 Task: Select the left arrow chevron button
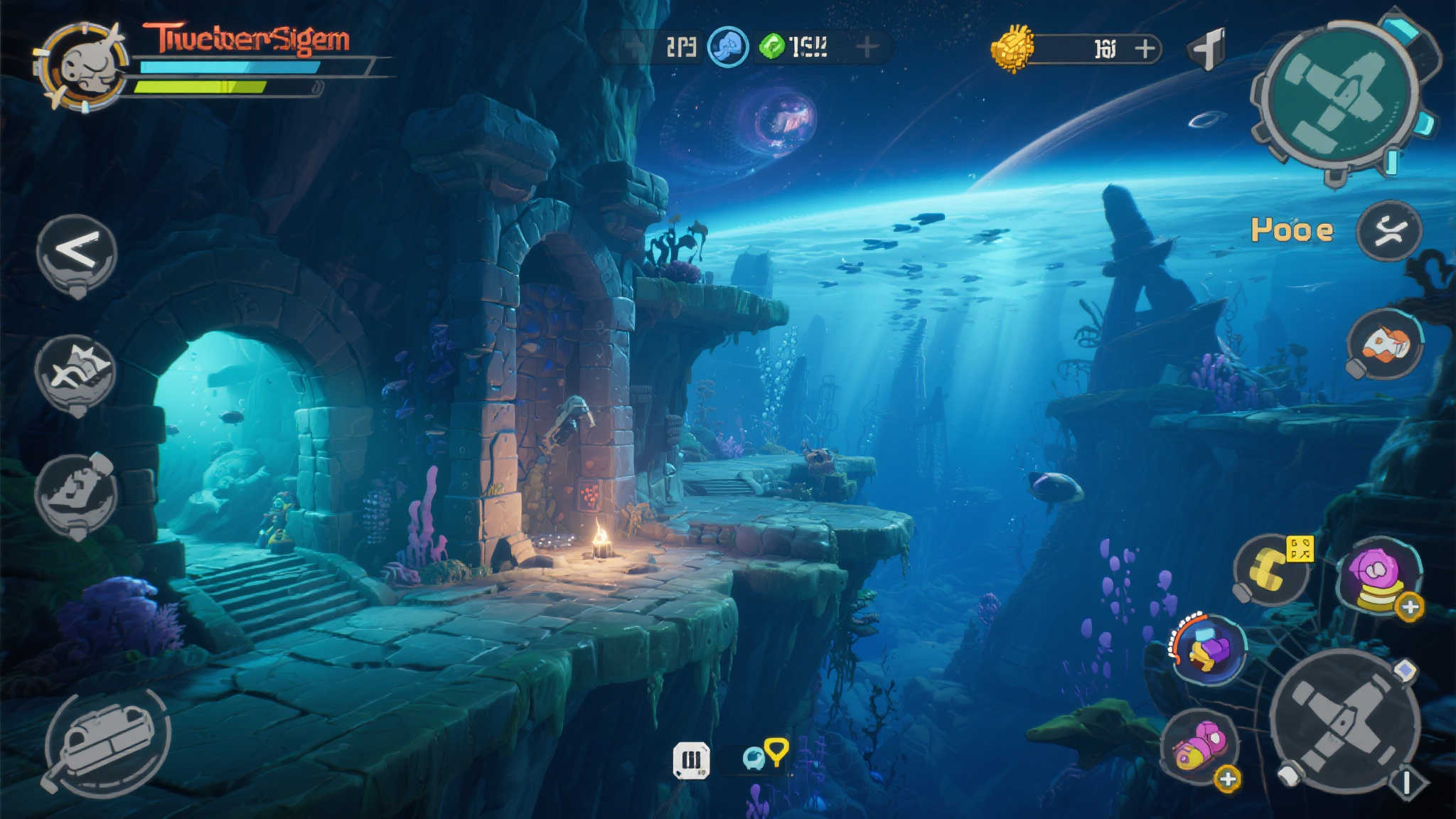point(77,251)
